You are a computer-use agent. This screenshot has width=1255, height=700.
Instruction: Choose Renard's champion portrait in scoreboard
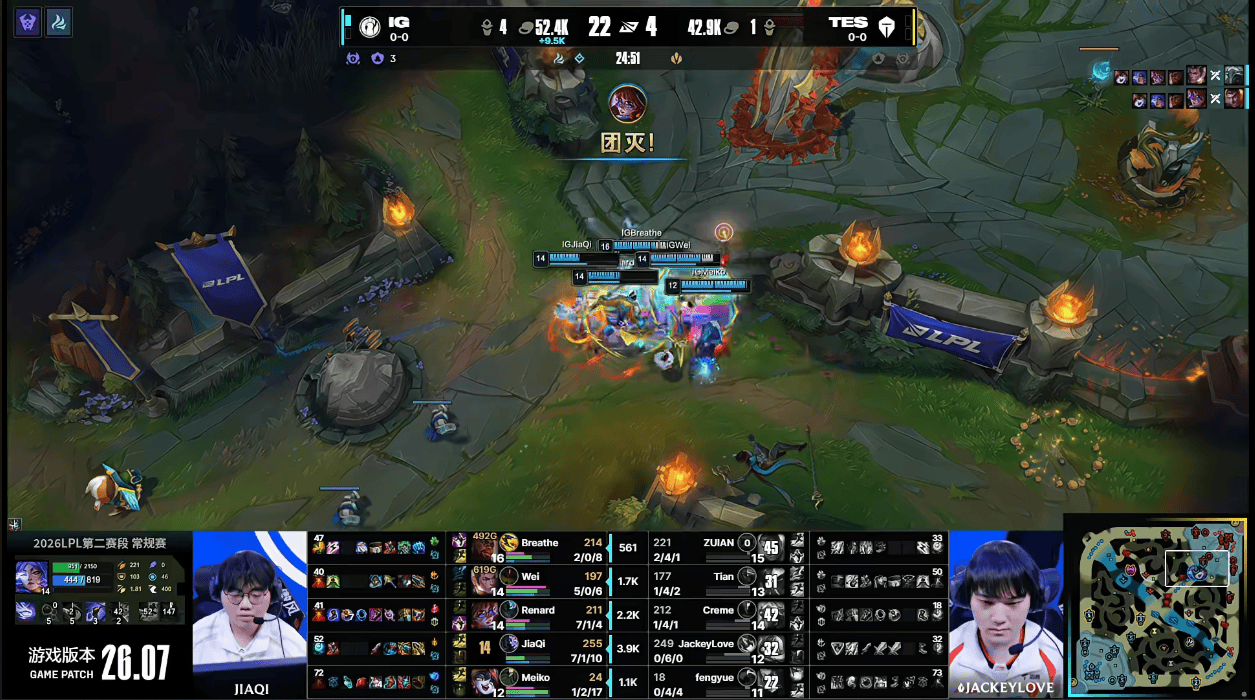click(485, 614)
